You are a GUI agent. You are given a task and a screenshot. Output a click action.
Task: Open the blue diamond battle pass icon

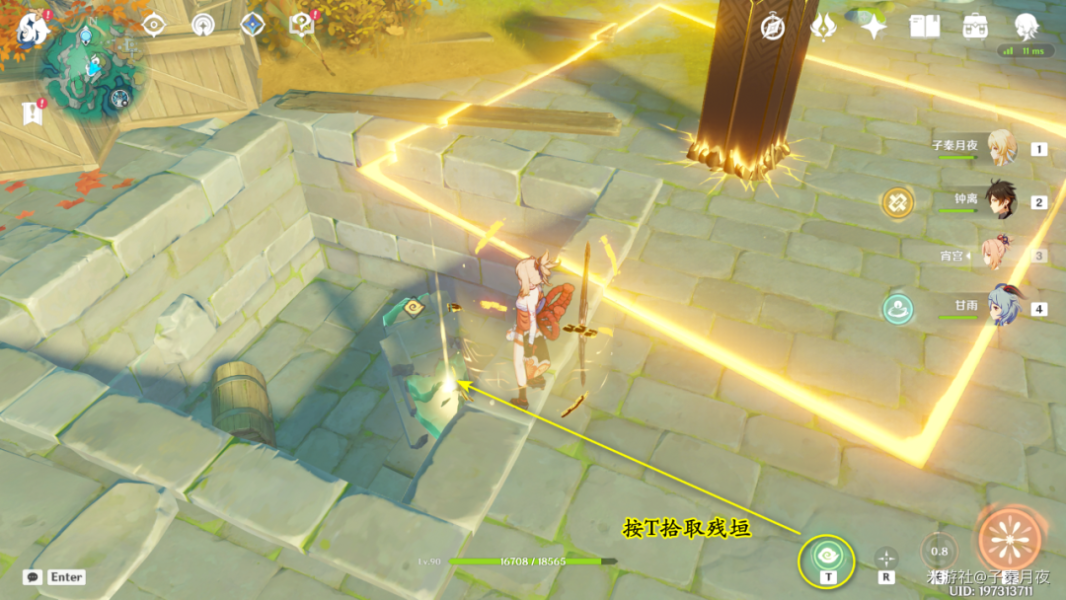point(252,25)
